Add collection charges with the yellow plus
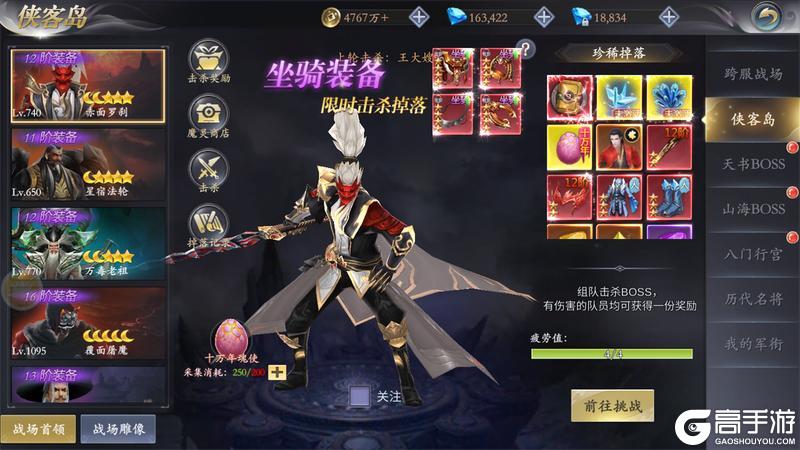This screenshot has width=800, height=450. pos(277,372)
